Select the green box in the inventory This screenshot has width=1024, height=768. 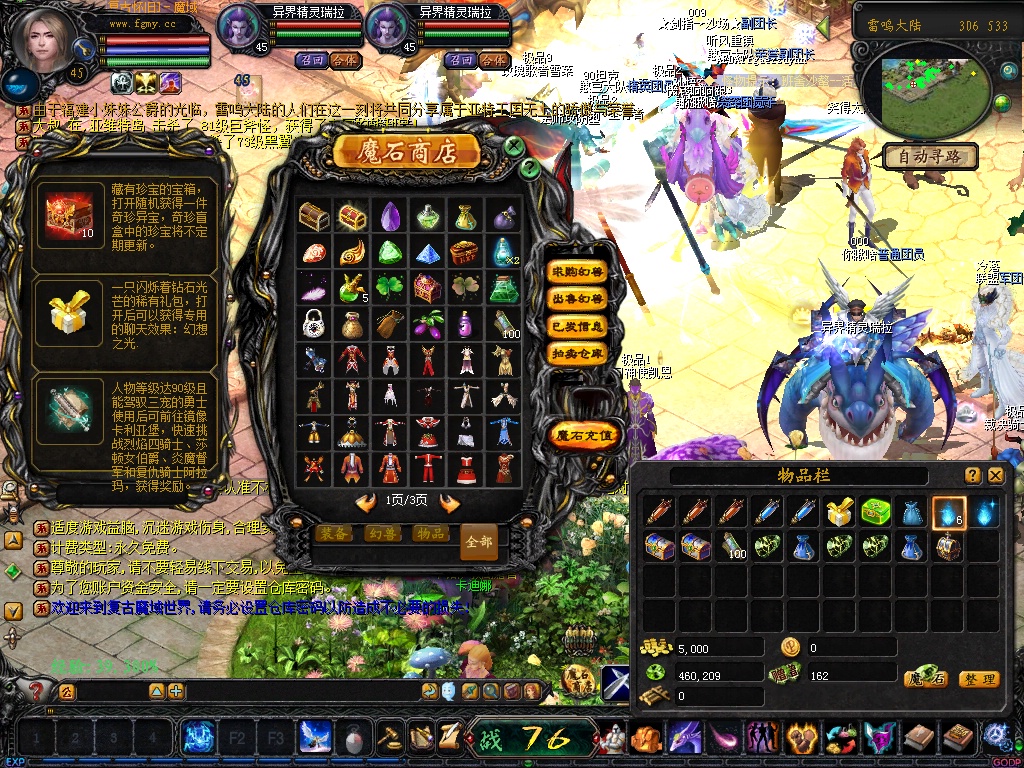click(x=876, y=513)
